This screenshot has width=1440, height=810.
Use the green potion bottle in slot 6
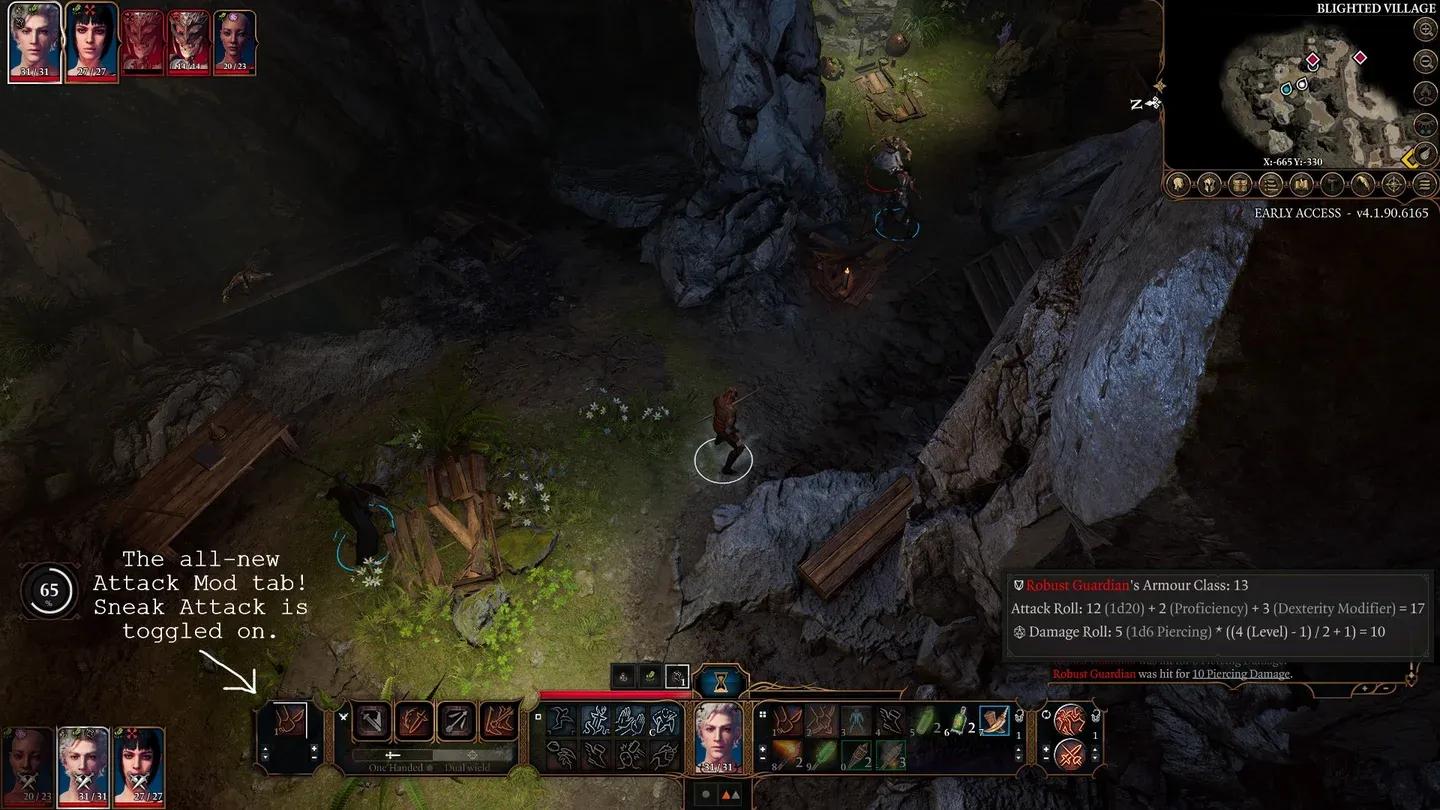[x=960, y=721]
